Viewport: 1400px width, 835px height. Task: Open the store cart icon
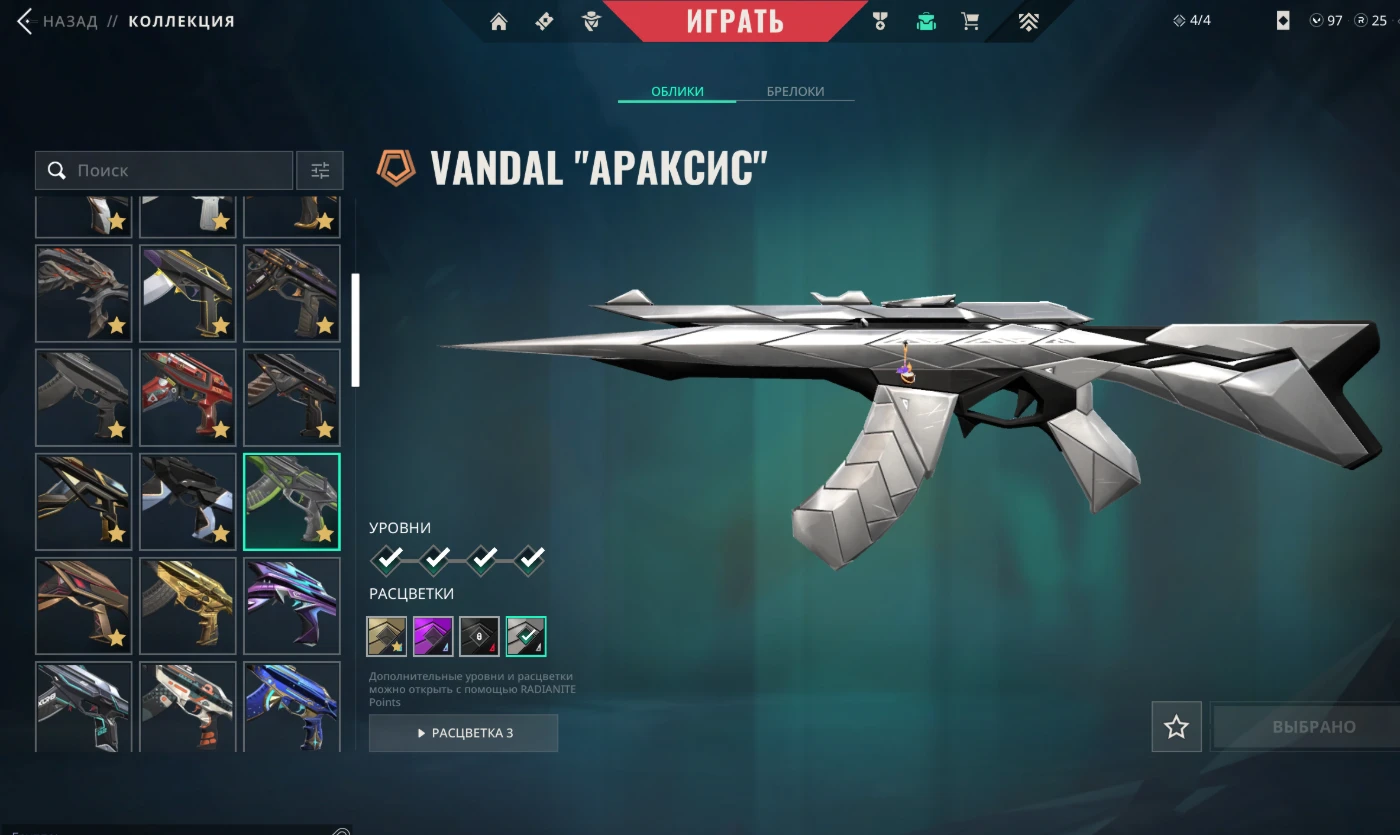970,21
